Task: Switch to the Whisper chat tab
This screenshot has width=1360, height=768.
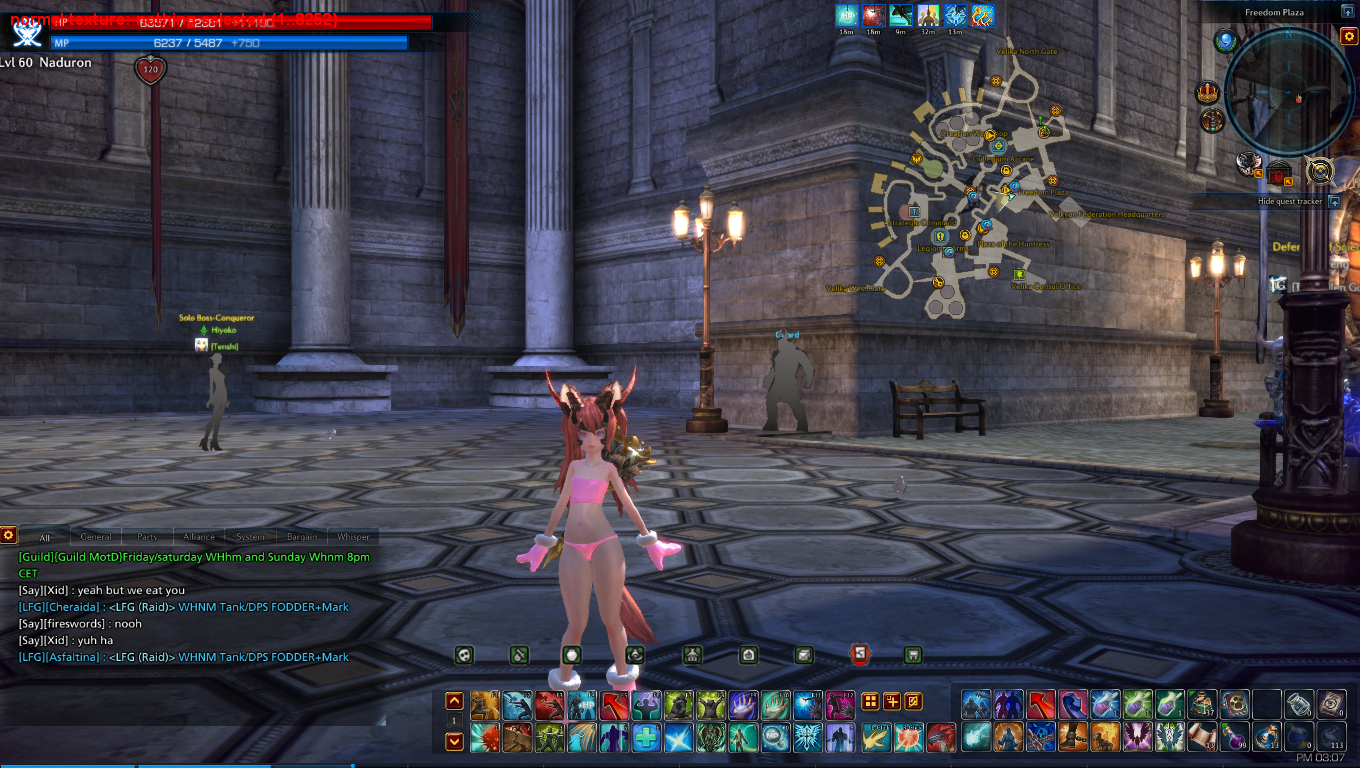Action: (x=353, y=537)
